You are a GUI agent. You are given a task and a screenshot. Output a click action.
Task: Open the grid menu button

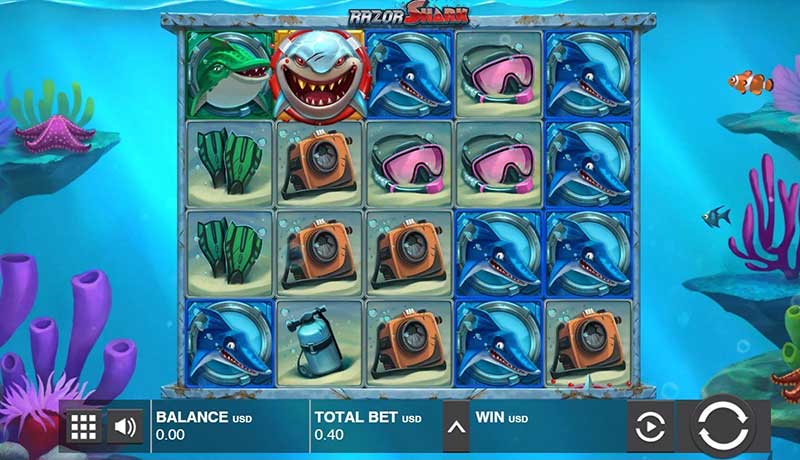[83, 428]
